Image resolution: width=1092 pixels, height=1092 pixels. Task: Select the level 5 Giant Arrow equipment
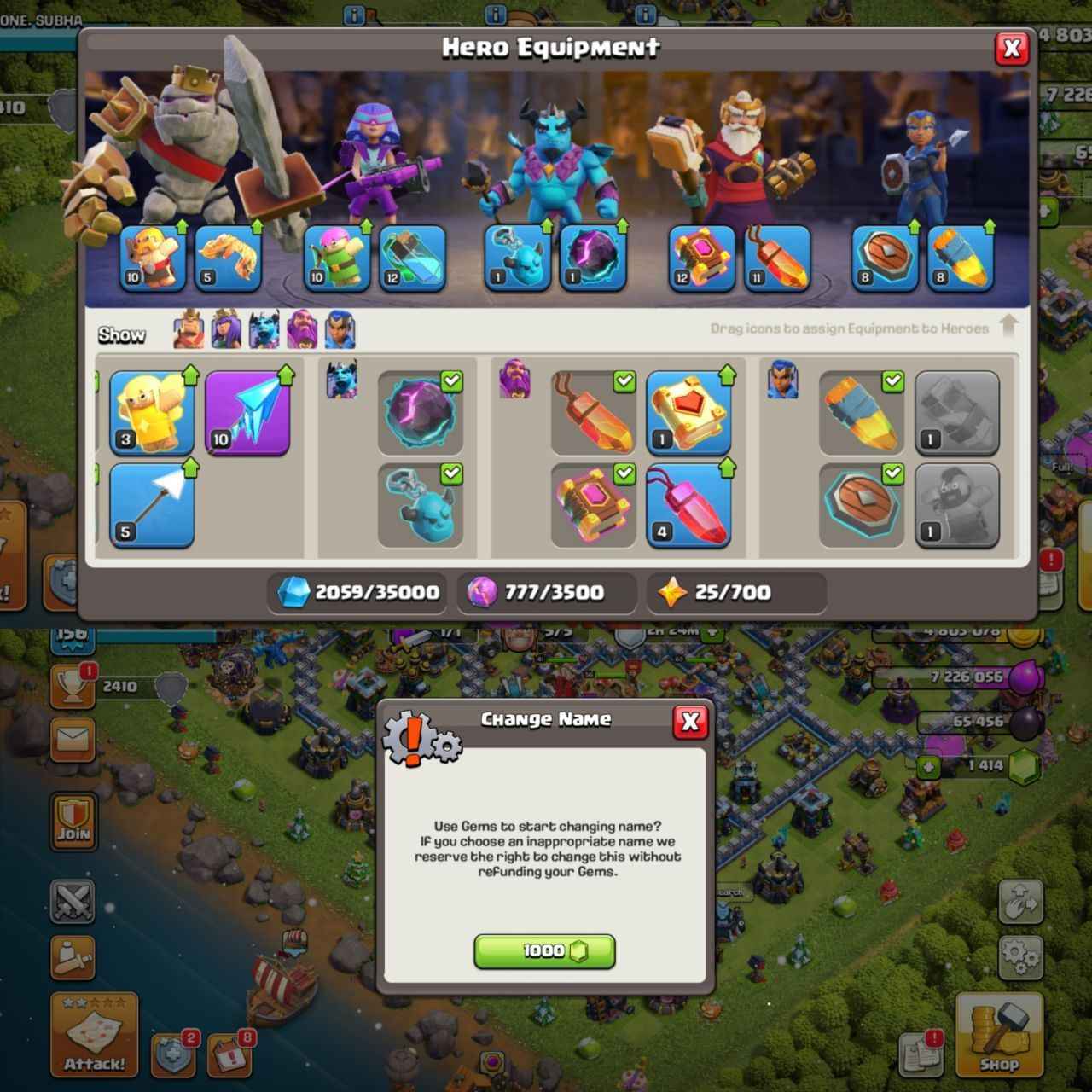click(x=152, y=505)
